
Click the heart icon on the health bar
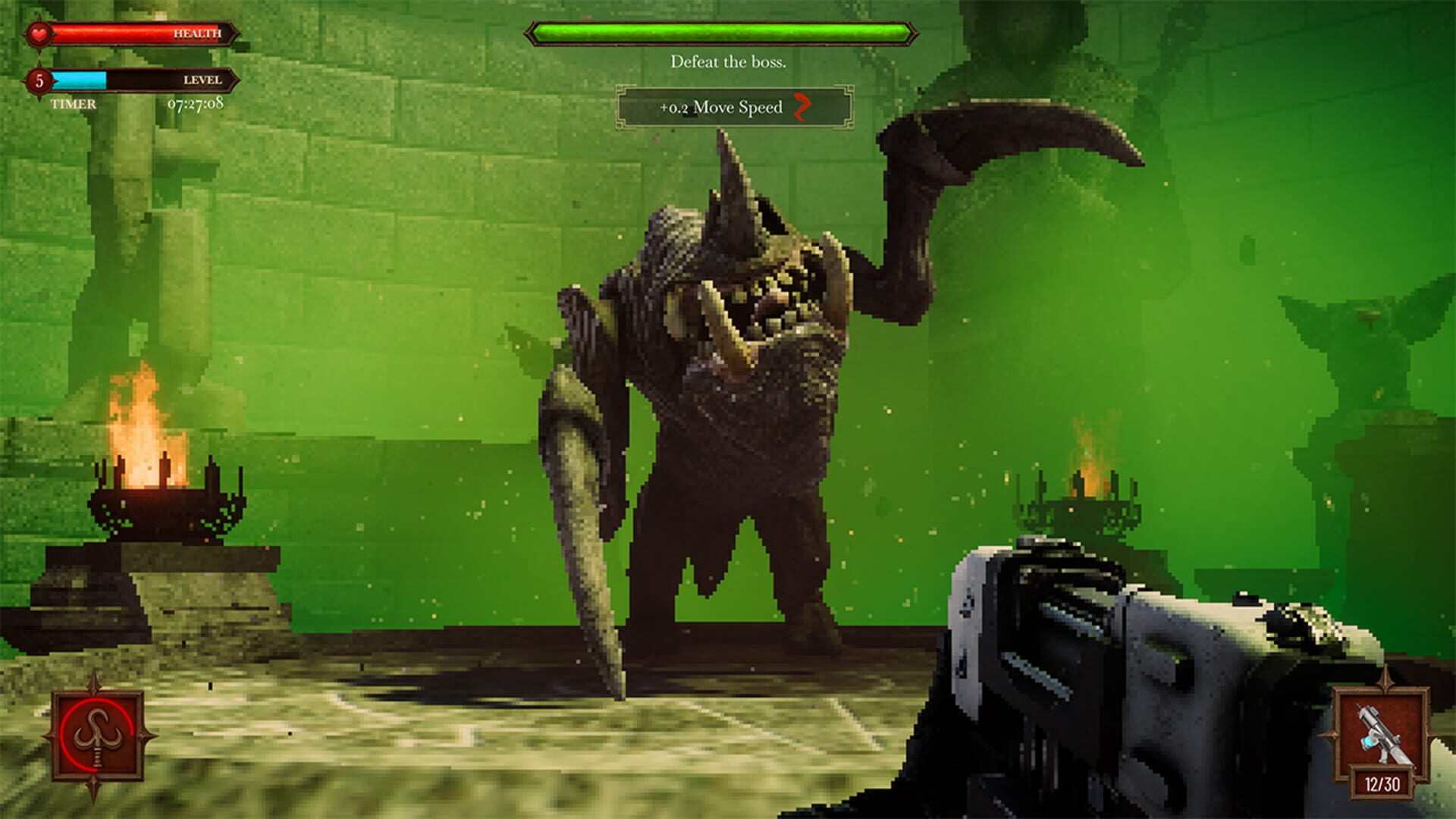coord(39,32)
